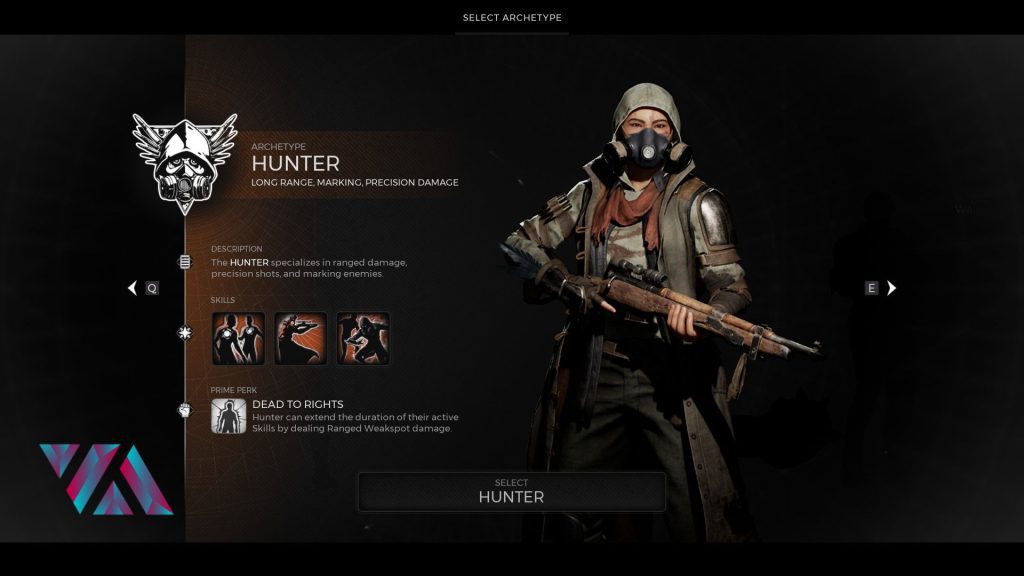Select the skill icon showing two glowing figures
1024x576 pixels.
click(239, 339)
